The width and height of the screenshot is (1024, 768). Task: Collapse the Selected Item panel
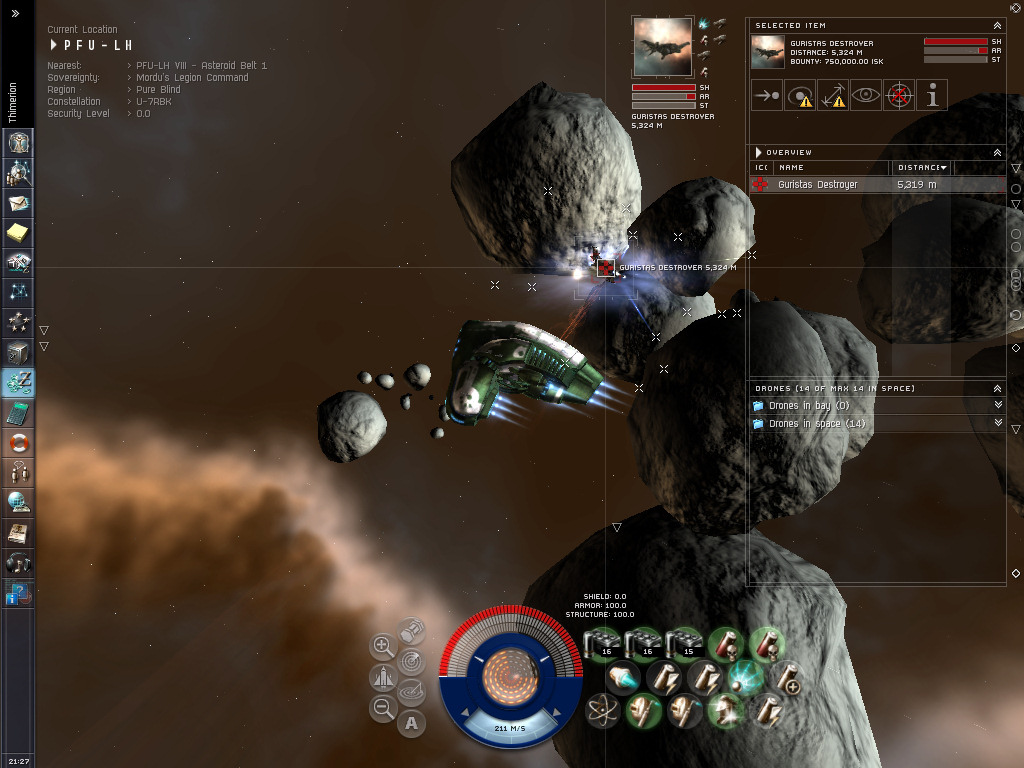pyautogui.click(x=997, y=26)
